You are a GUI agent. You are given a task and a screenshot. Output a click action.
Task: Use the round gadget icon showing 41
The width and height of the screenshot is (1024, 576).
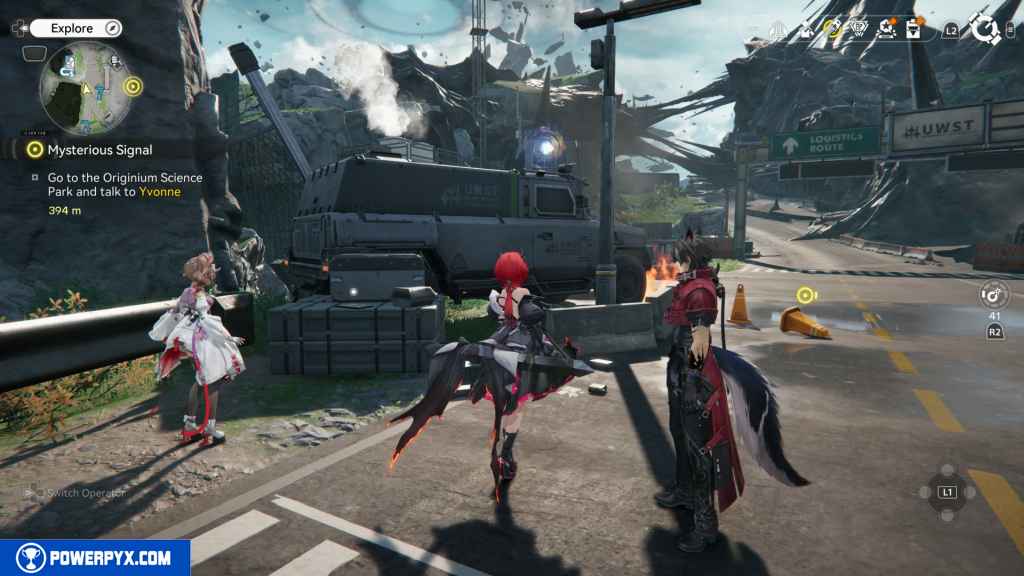coord(994,294)
